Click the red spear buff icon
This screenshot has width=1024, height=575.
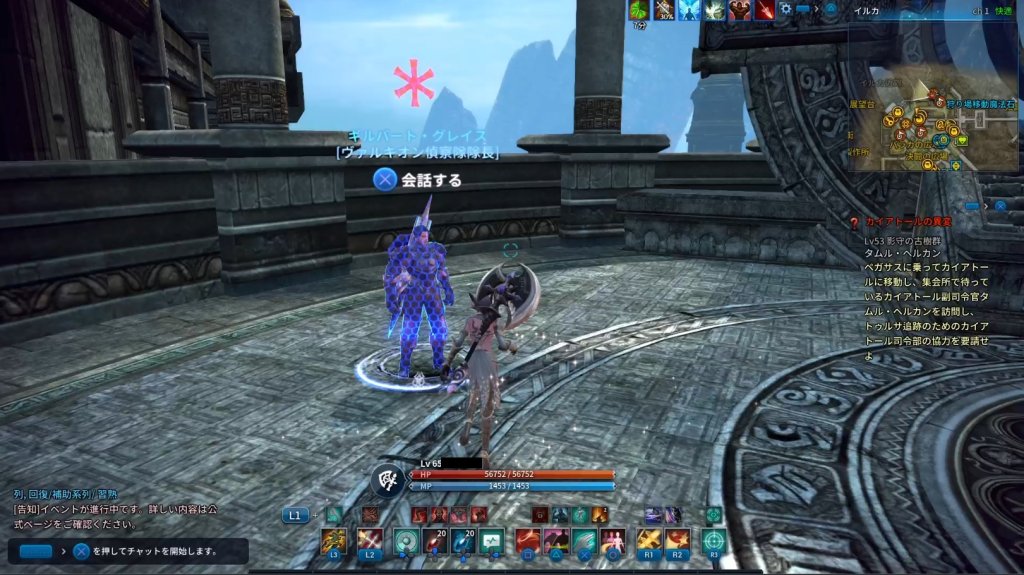[x=765, y=10]
